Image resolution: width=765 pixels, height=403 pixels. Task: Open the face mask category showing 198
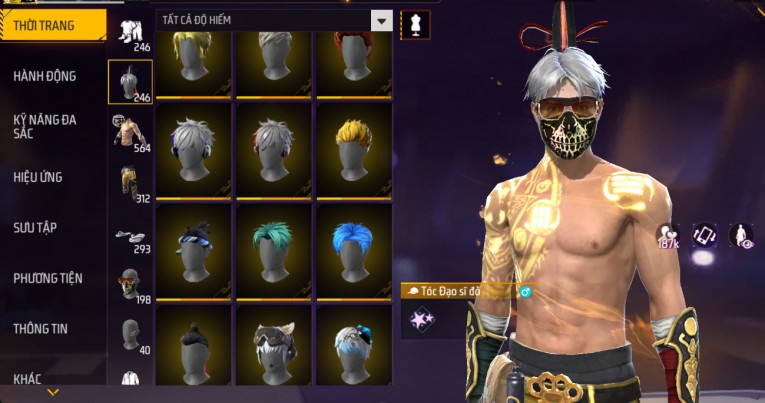click(130, 284)
